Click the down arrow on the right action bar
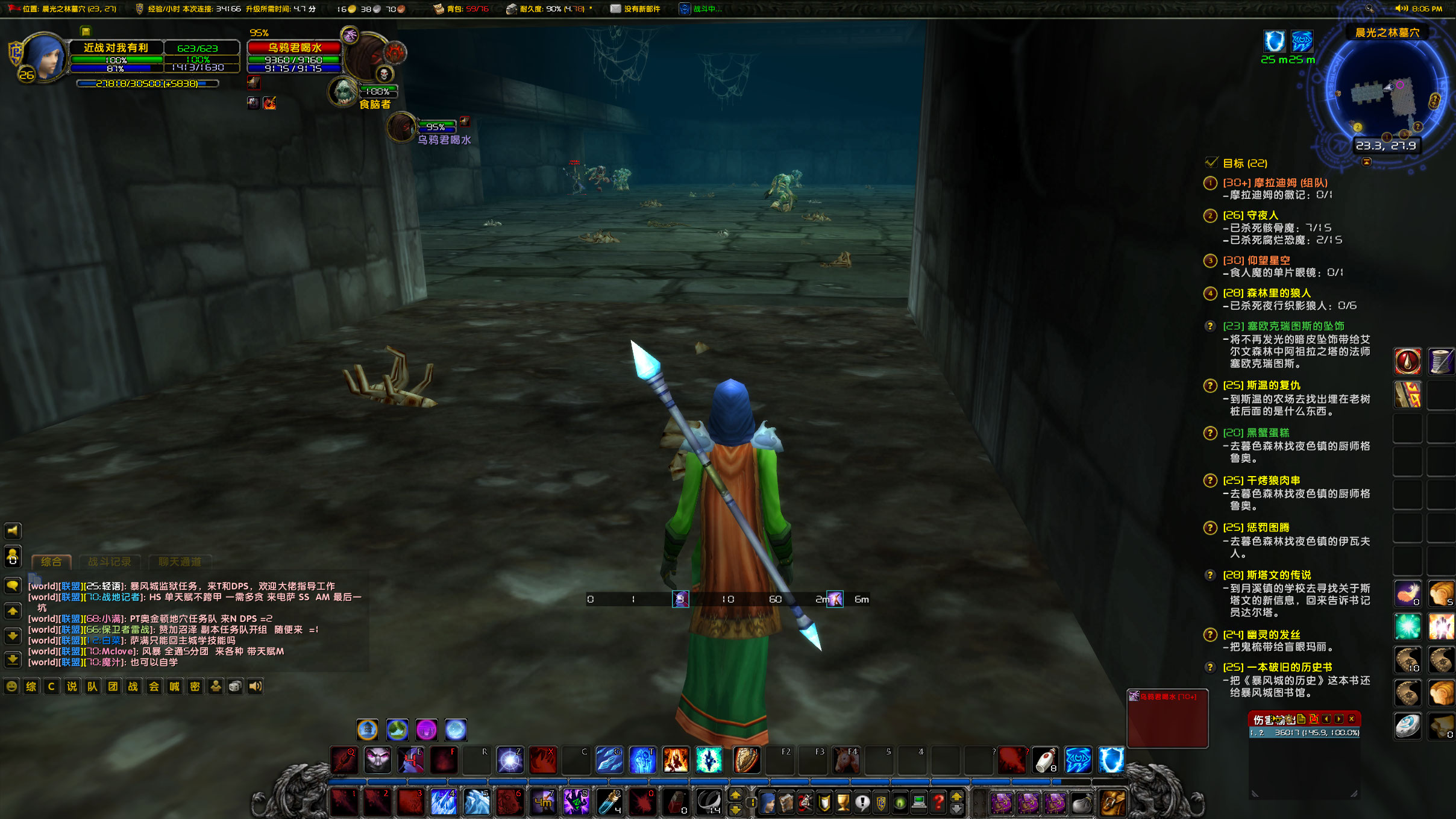Screen dimensions: 1456x819 click(957, 810)
